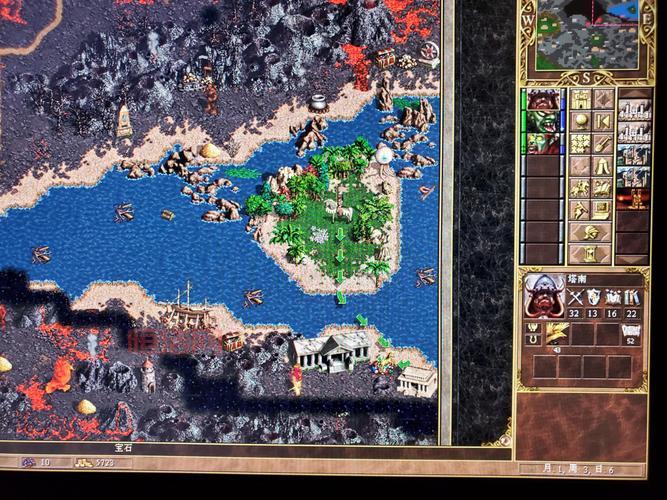End the turn with the hourglass button
667x500 pixels.
click(x=590, y=253)
